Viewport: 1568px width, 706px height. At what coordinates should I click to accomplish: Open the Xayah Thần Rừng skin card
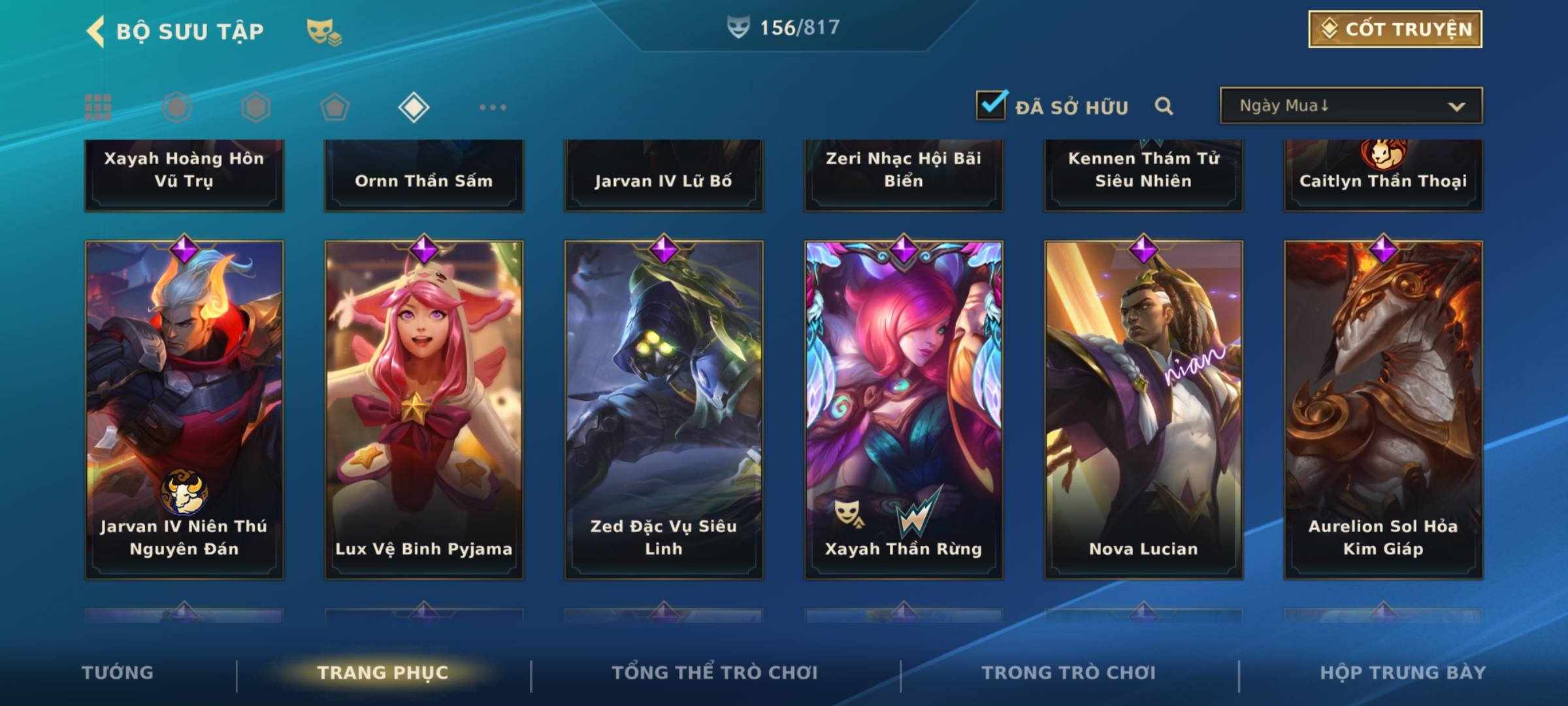[x=904, y=409]
